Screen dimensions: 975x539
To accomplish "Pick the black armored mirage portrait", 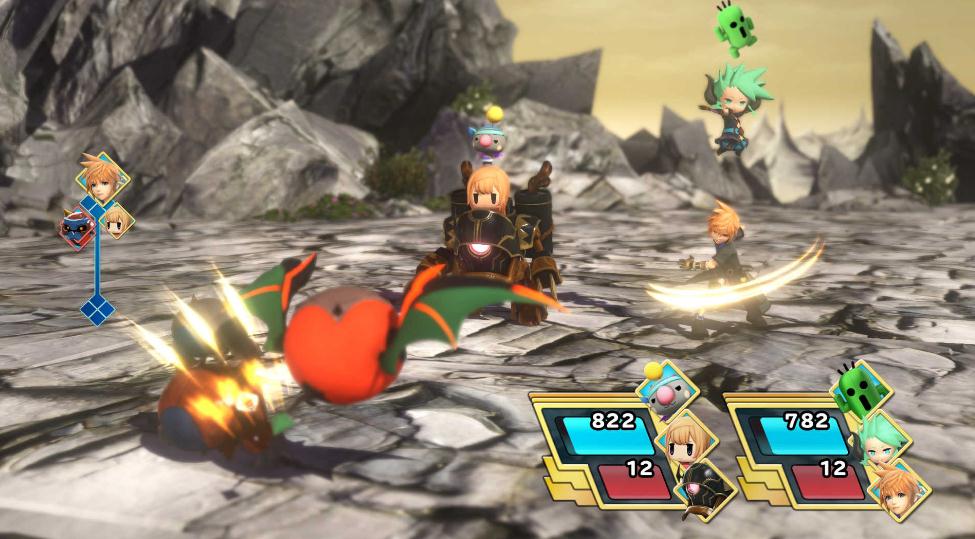I will [x=704, y=489].
